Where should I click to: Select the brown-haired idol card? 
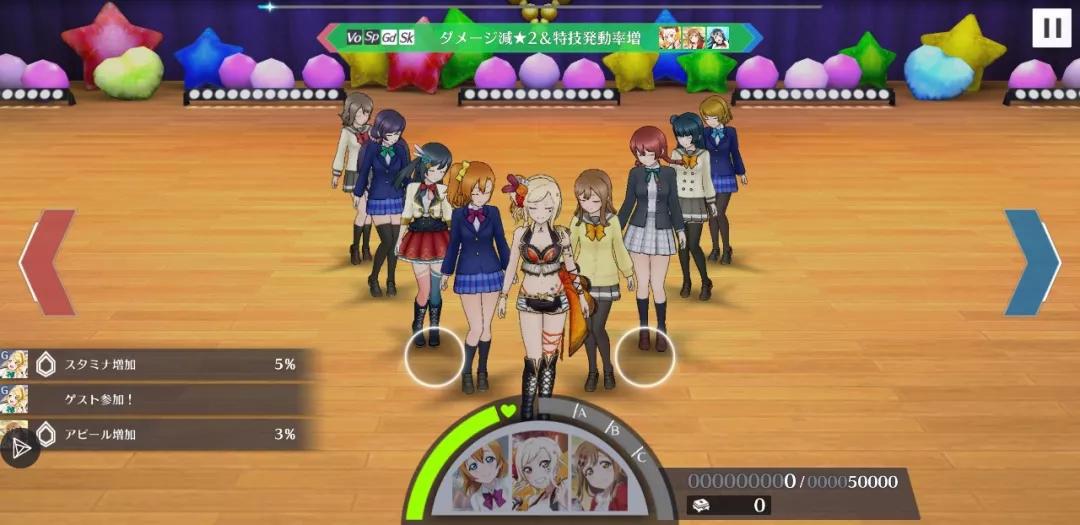tap(598, 475)
